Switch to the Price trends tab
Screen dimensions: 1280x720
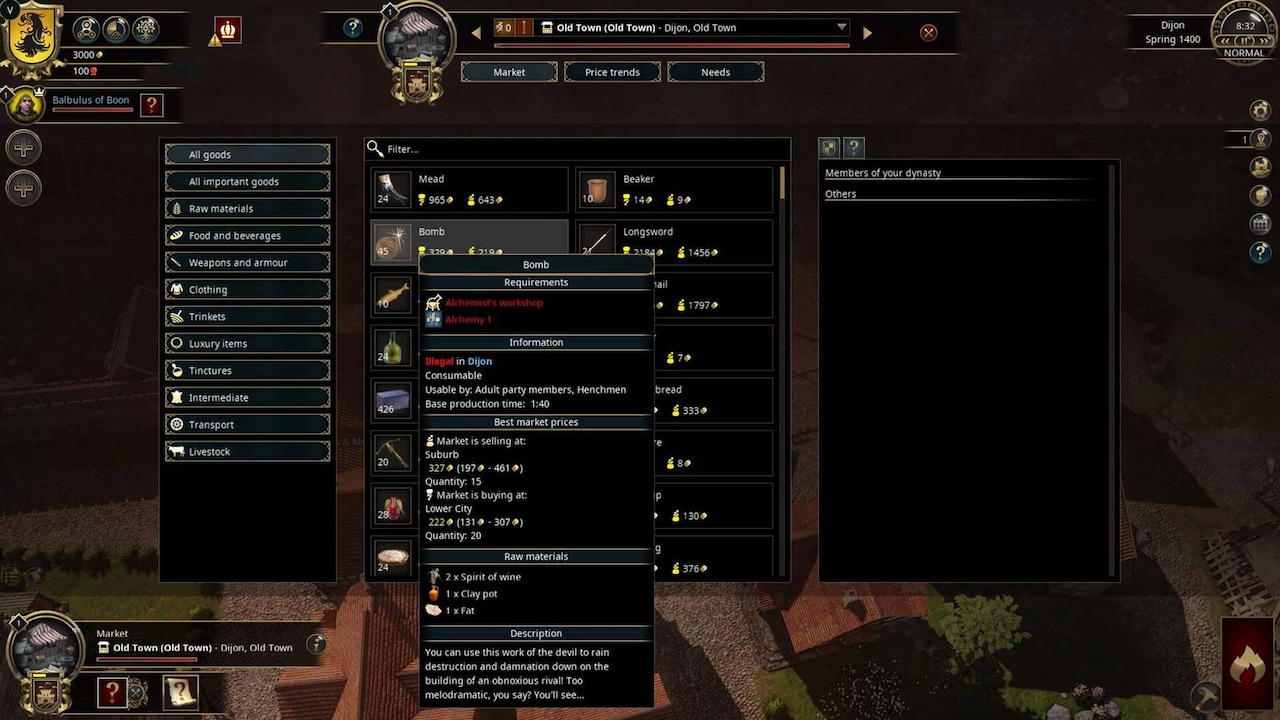click(611, 71)
